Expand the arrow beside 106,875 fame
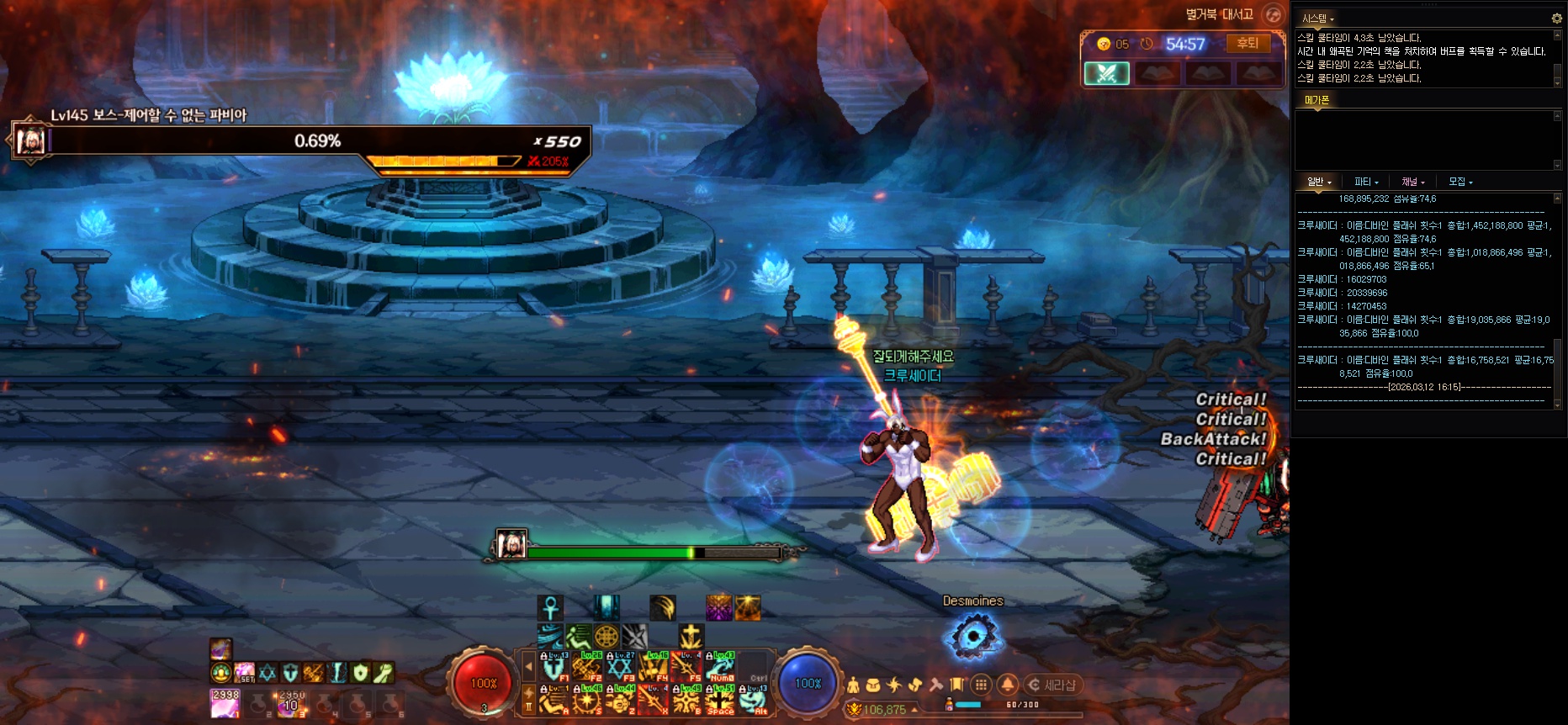The height and width of the screenshot is (725, 1568). [915, 710]
